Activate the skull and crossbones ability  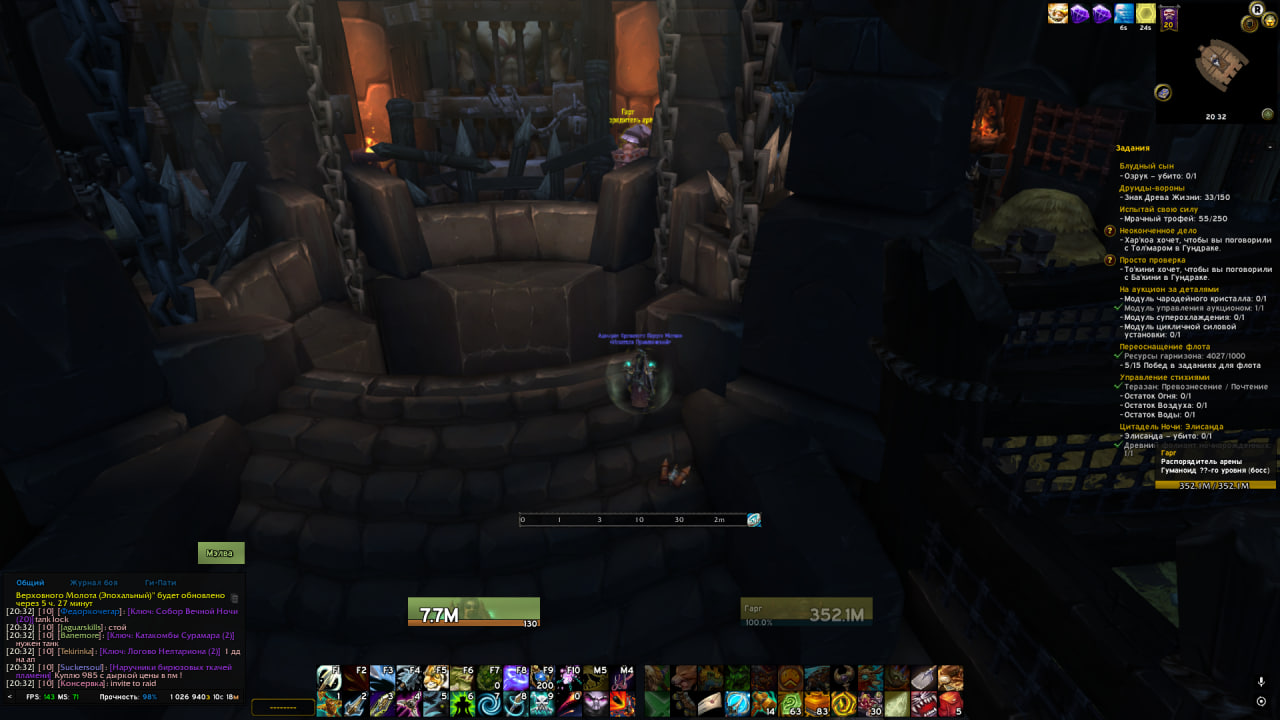click(542, 704)
